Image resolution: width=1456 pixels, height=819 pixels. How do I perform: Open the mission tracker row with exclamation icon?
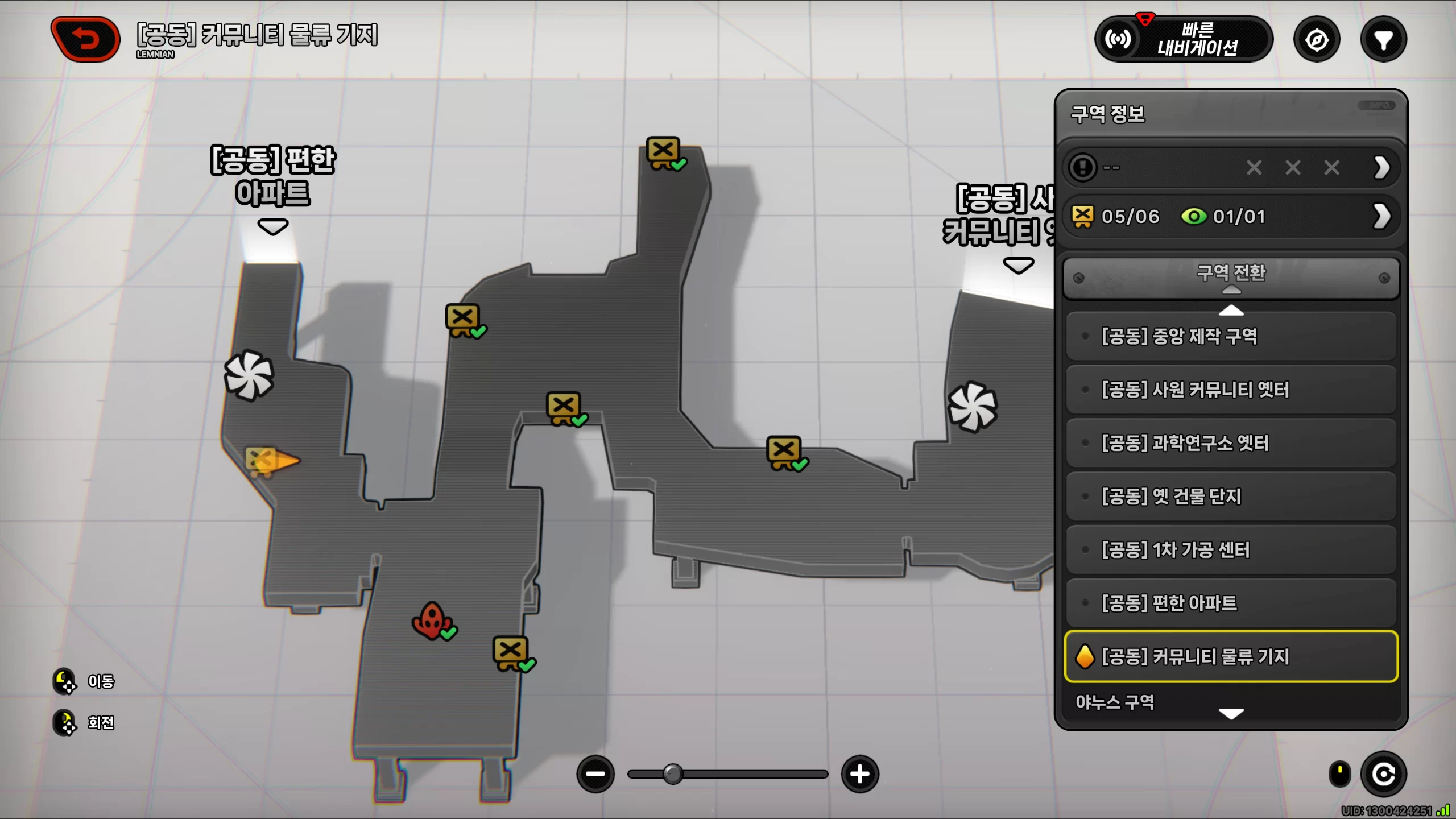[x=1231, y=168]
